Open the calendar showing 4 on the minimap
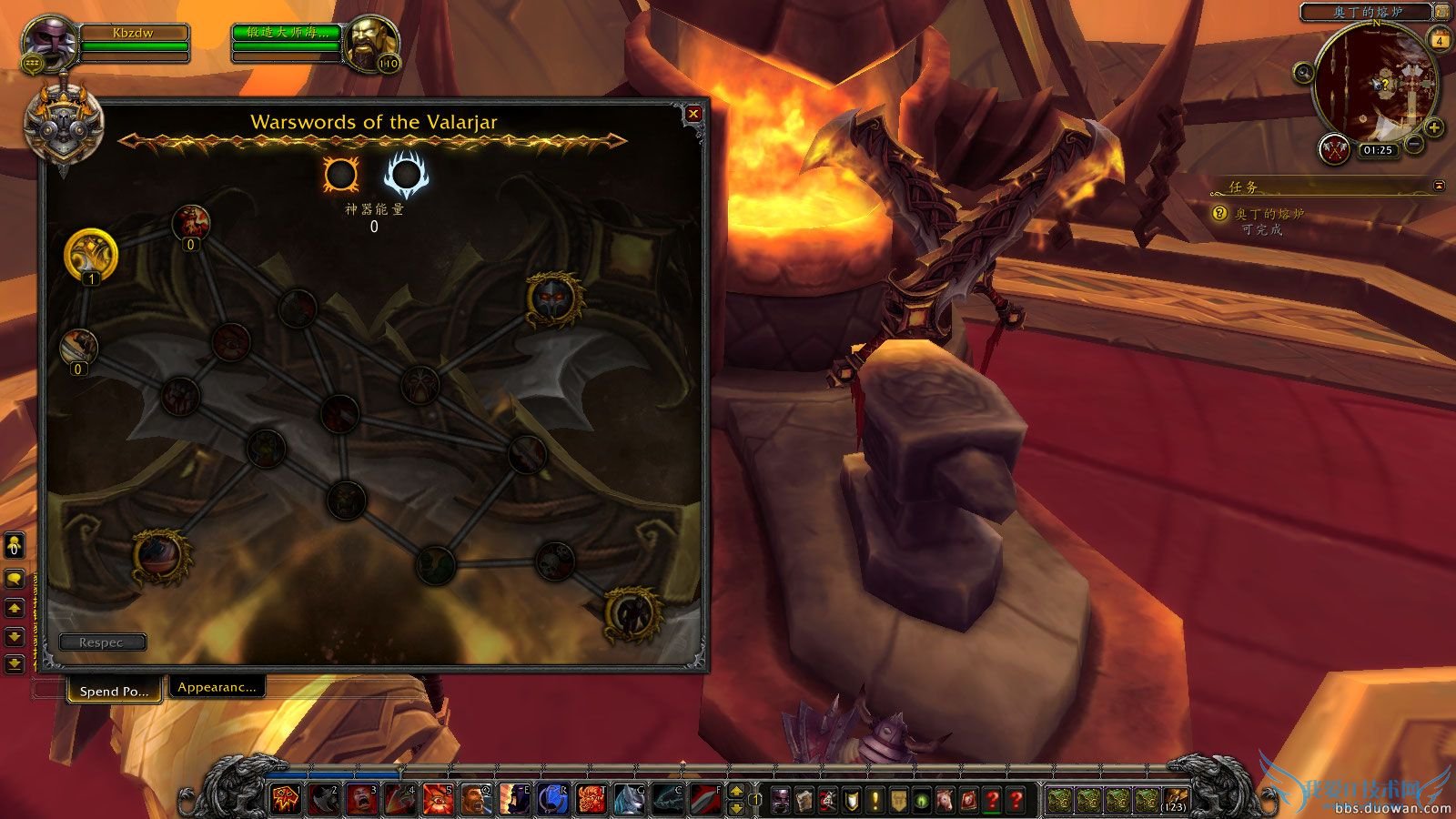Viewport: 1456px width, 819px height. (1441, 40)
